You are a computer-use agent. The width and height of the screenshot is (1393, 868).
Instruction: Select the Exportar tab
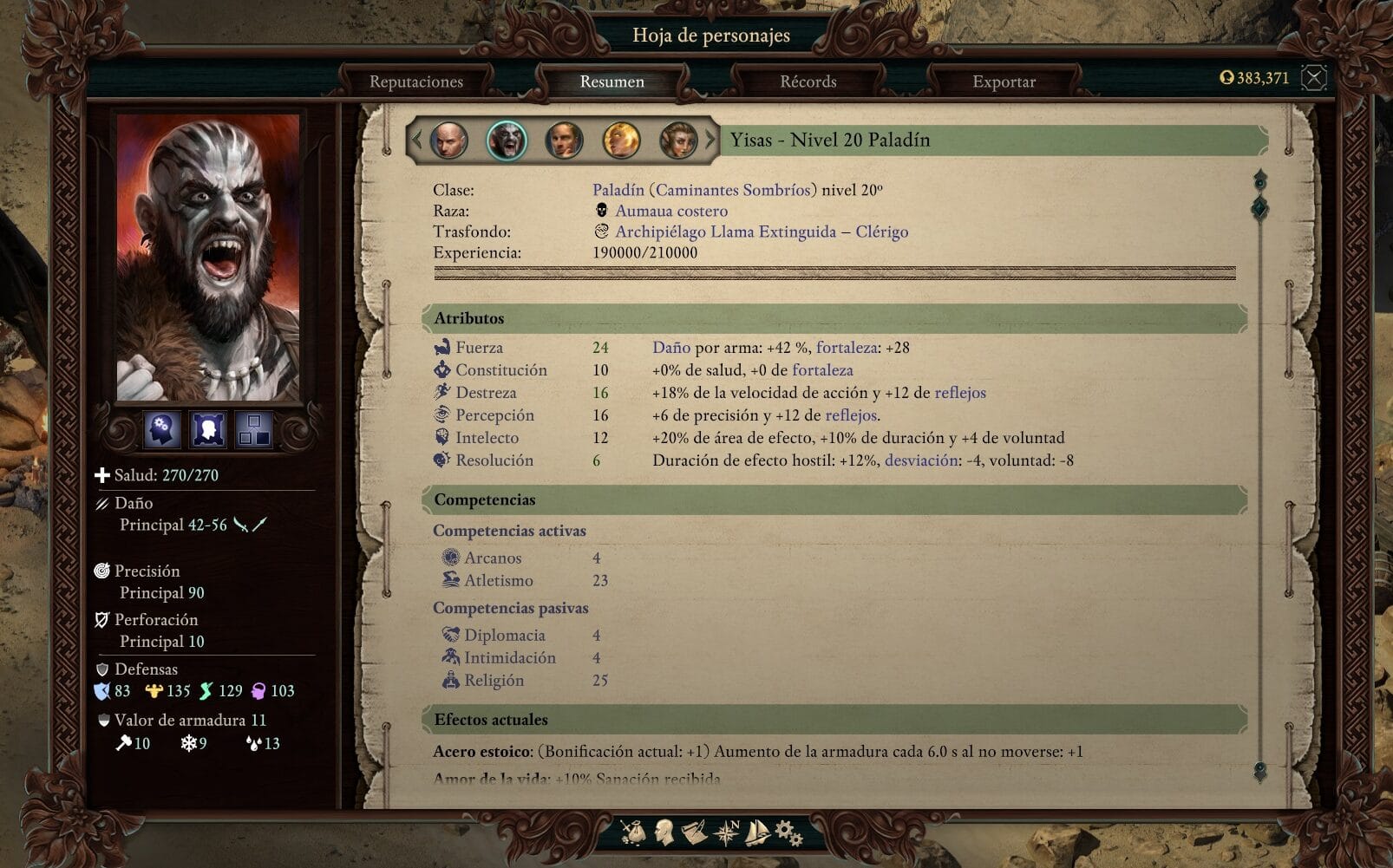pyautogui.click(x=1004, y=82)
